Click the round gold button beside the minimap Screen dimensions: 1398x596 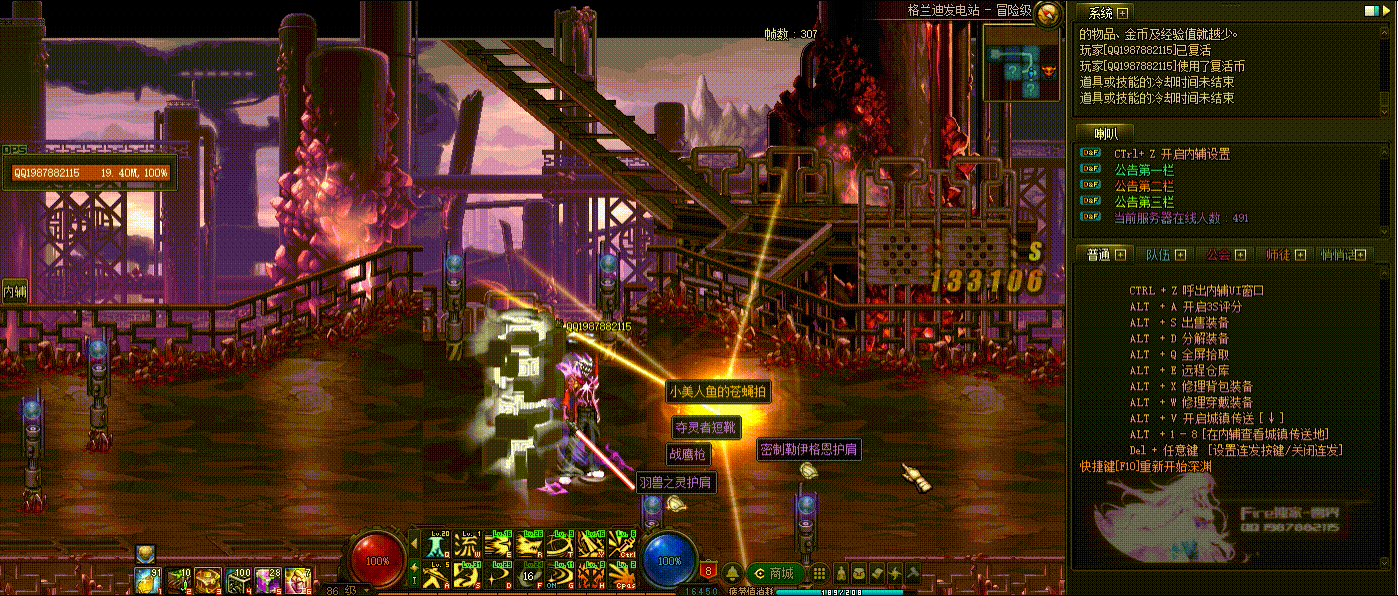tap(1048, 14)
